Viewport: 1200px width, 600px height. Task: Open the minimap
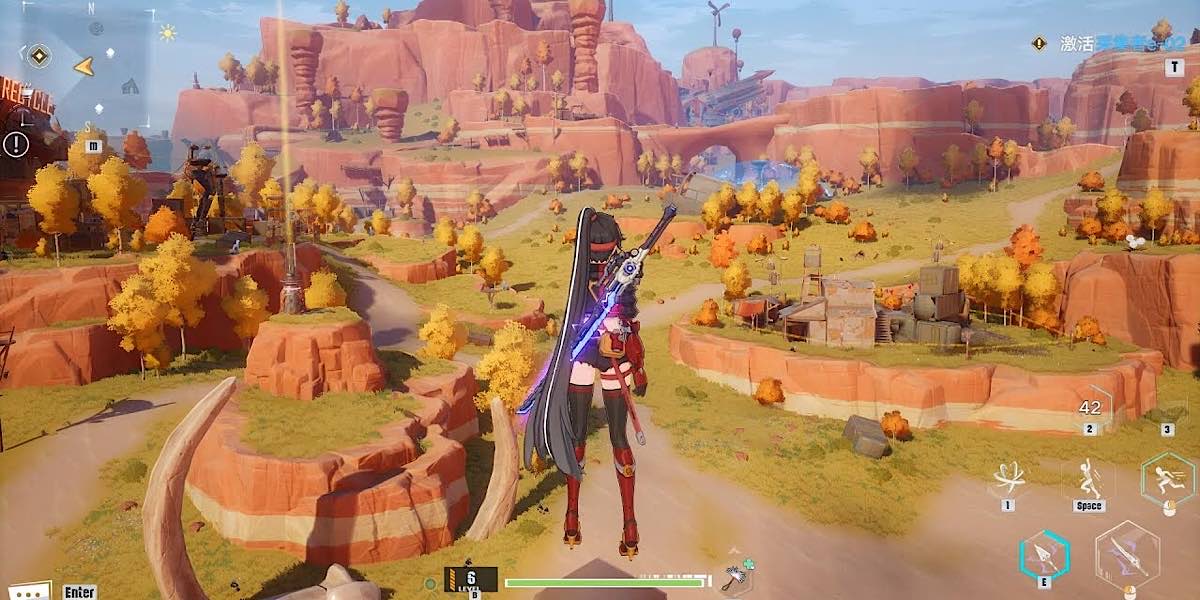[x=95, y=66]
